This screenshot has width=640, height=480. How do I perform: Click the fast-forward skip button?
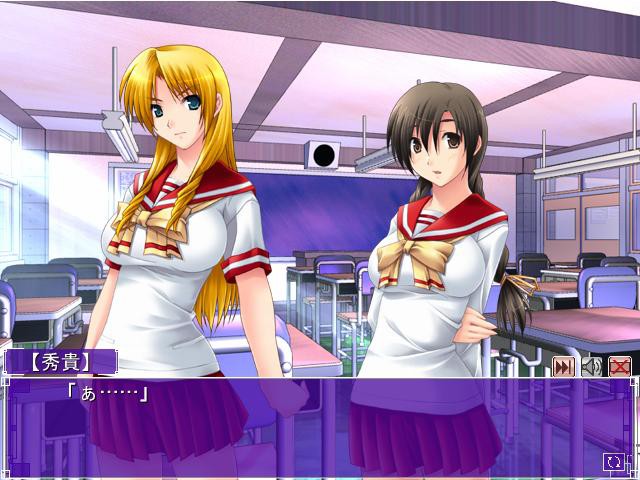click(563, 367)
